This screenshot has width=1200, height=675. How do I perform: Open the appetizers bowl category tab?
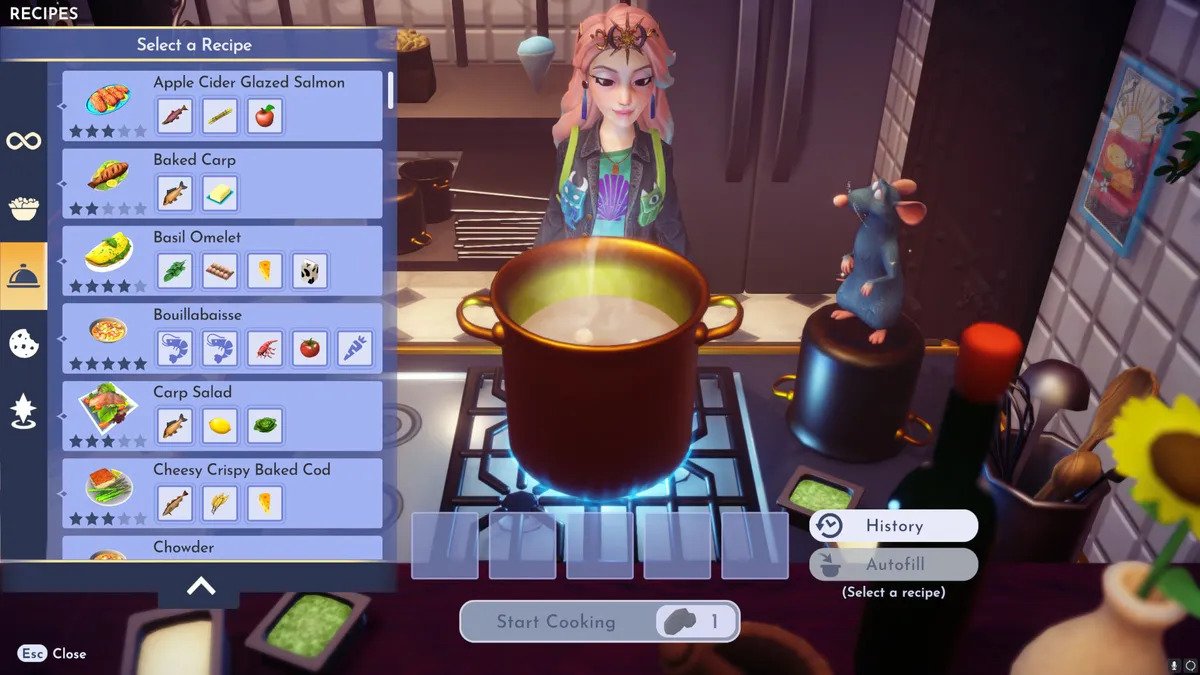(x=23, y=208)
